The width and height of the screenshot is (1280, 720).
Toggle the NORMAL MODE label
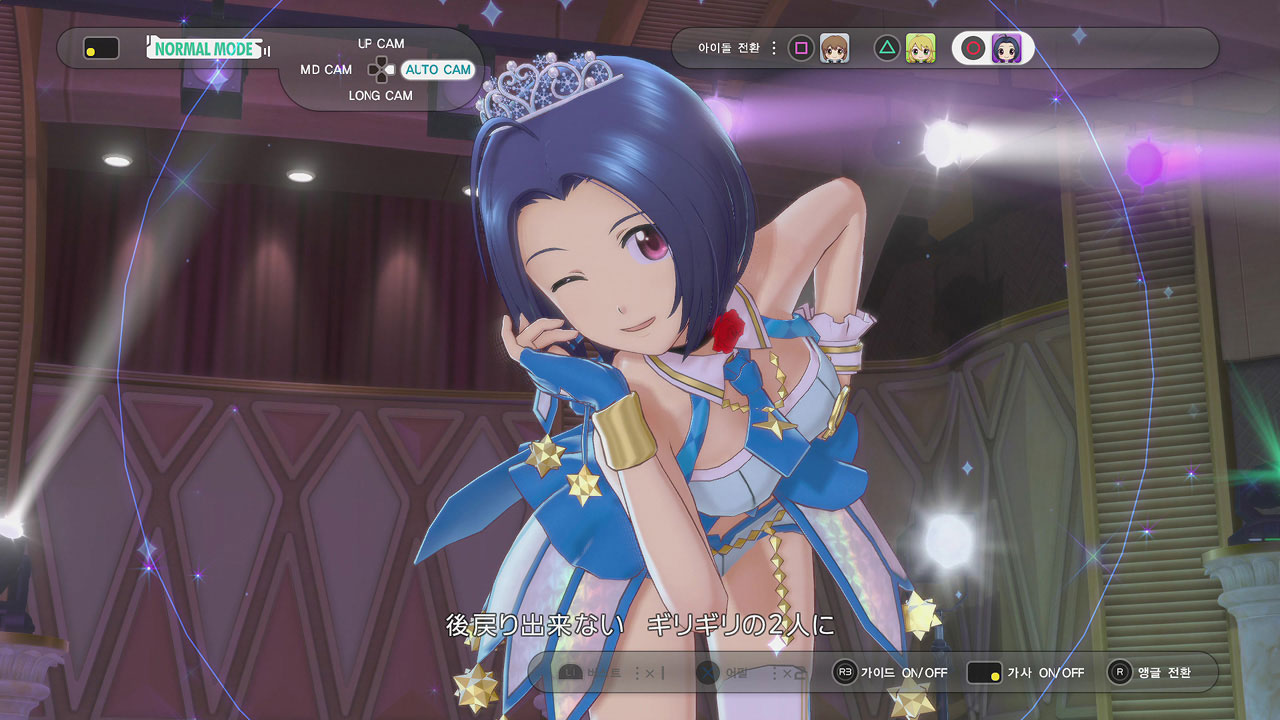[x=205, y=48]
